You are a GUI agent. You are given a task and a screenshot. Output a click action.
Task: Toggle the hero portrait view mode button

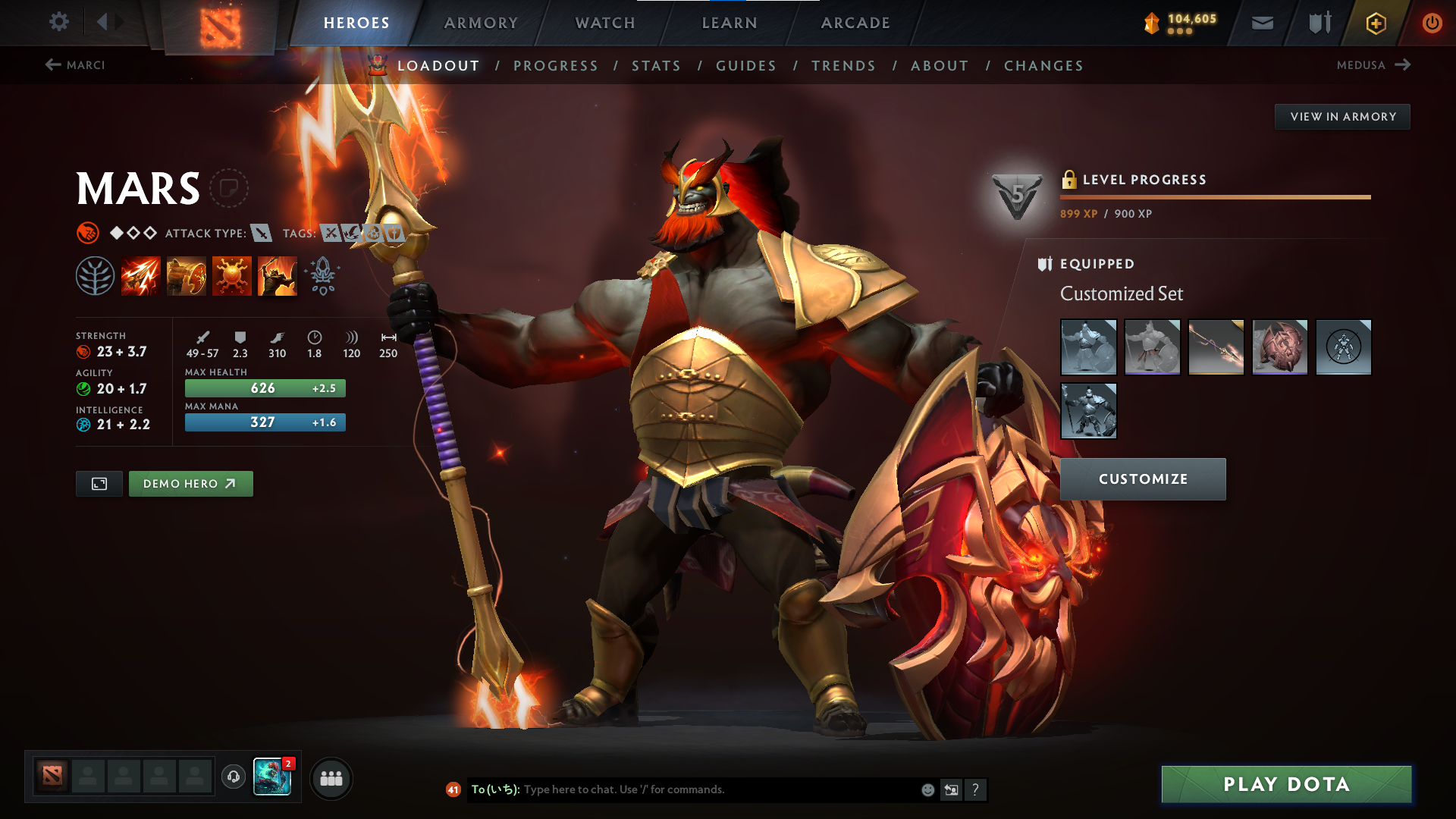click(99, 483)
